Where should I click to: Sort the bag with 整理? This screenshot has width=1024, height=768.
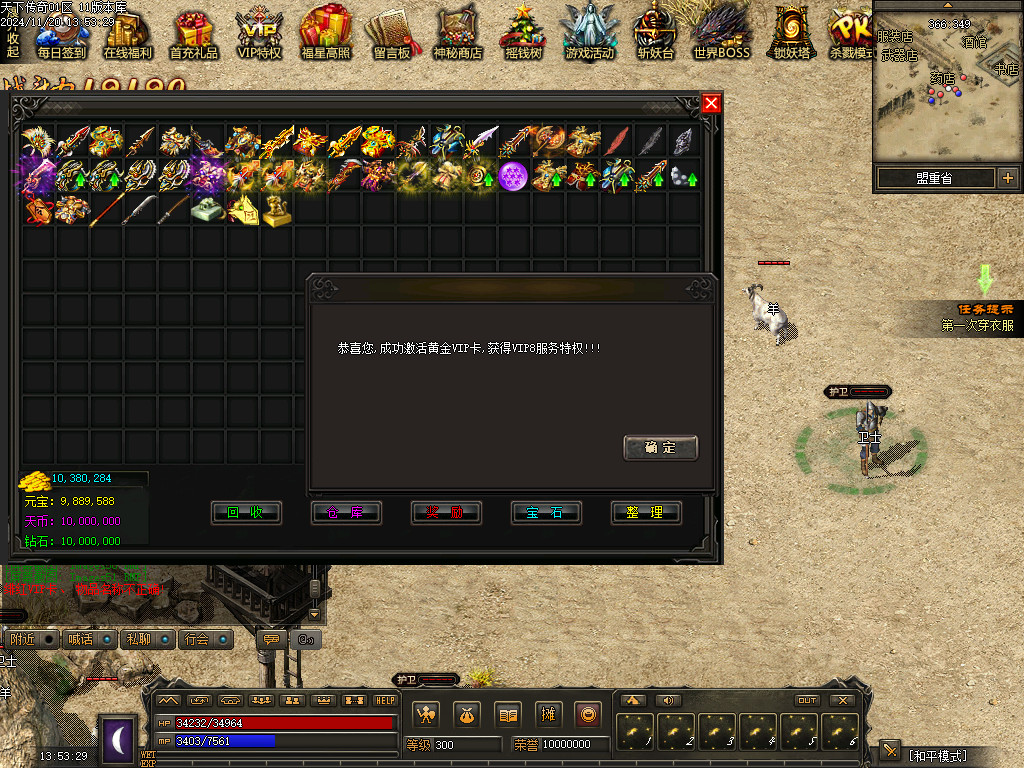(646, 513)
